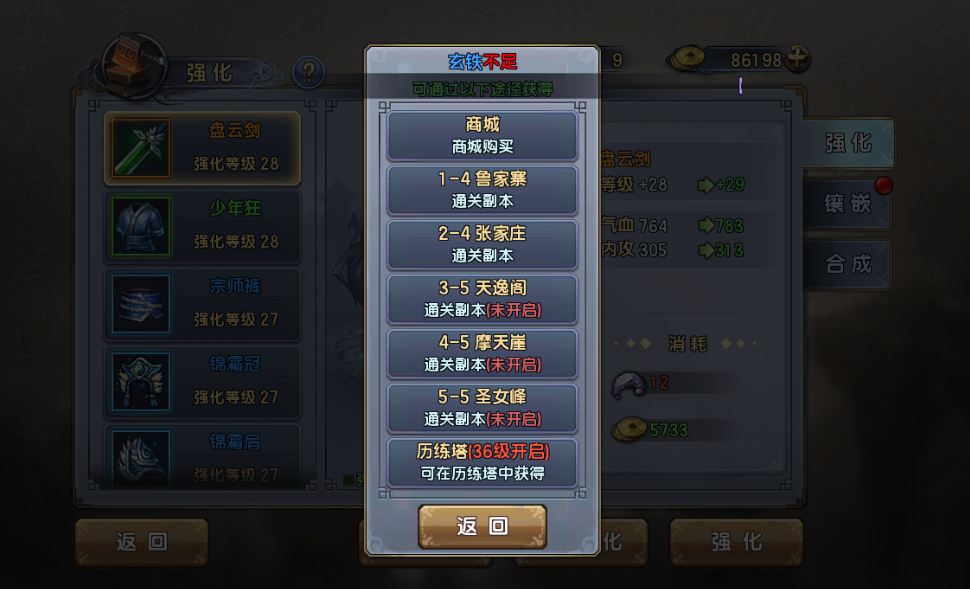The height and width of the screenshot is (589, 970).
Task: Click the bottom-left 返回 back button
Action: pyautogui.click(x=142, y=543)
